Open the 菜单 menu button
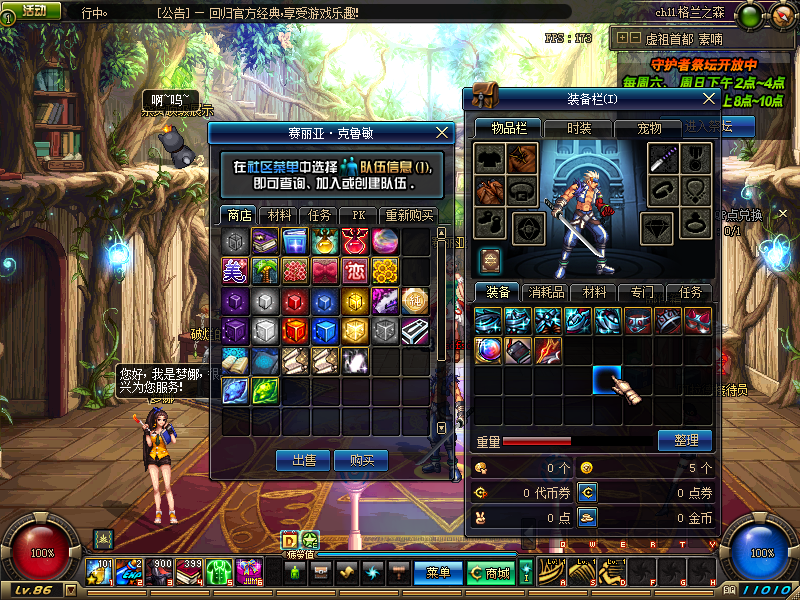 [438, 573]
